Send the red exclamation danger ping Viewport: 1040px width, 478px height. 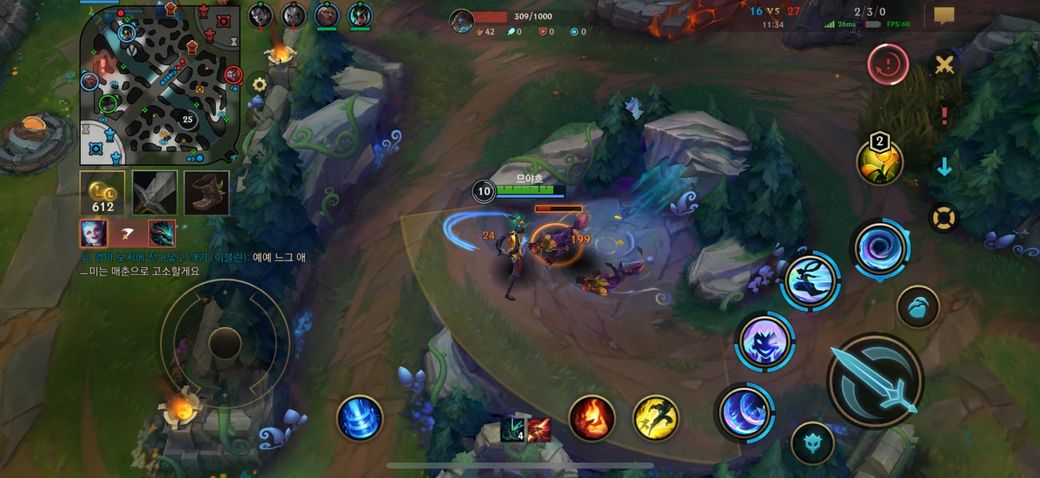(x=943, y=115)
